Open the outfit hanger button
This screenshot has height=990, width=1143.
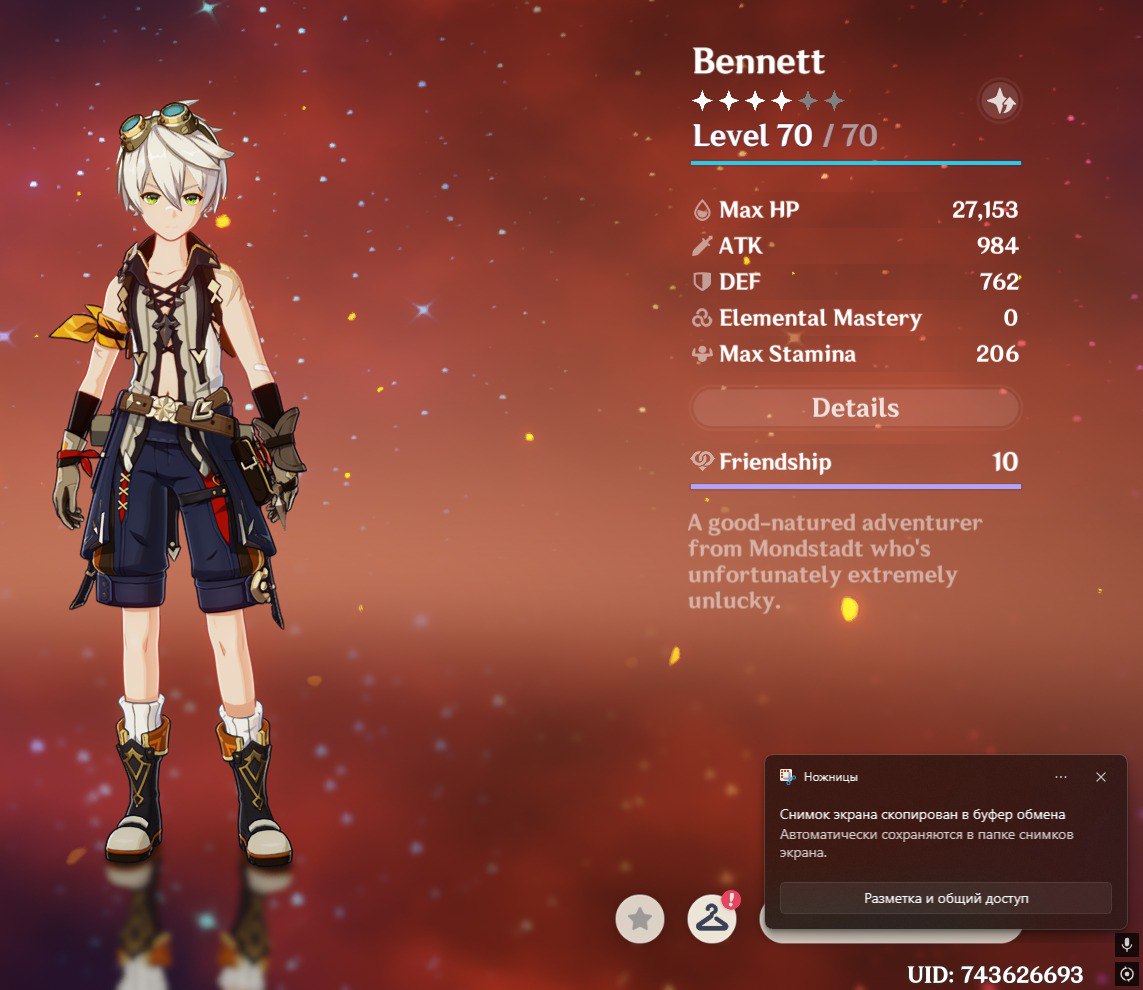coord(712,919)
